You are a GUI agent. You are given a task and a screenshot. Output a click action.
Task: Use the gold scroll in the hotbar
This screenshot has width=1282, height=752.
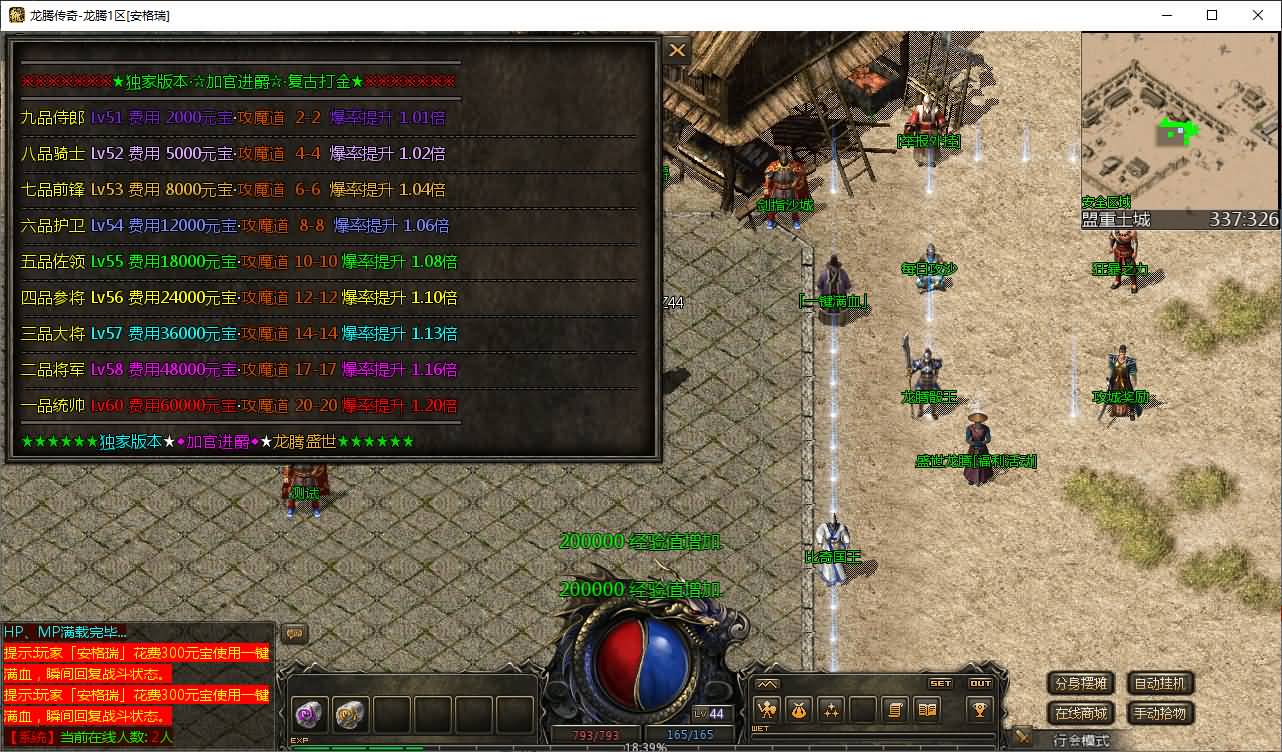(349, 714)
